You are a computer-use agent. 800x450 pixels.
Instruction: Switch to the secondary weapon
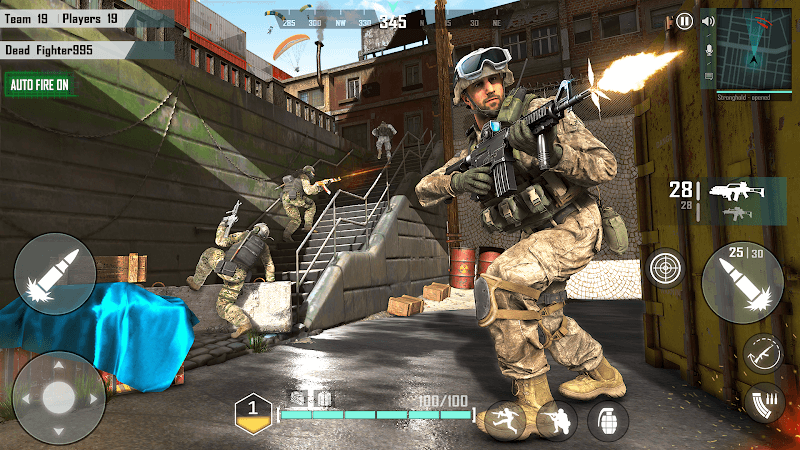point(736,213)
